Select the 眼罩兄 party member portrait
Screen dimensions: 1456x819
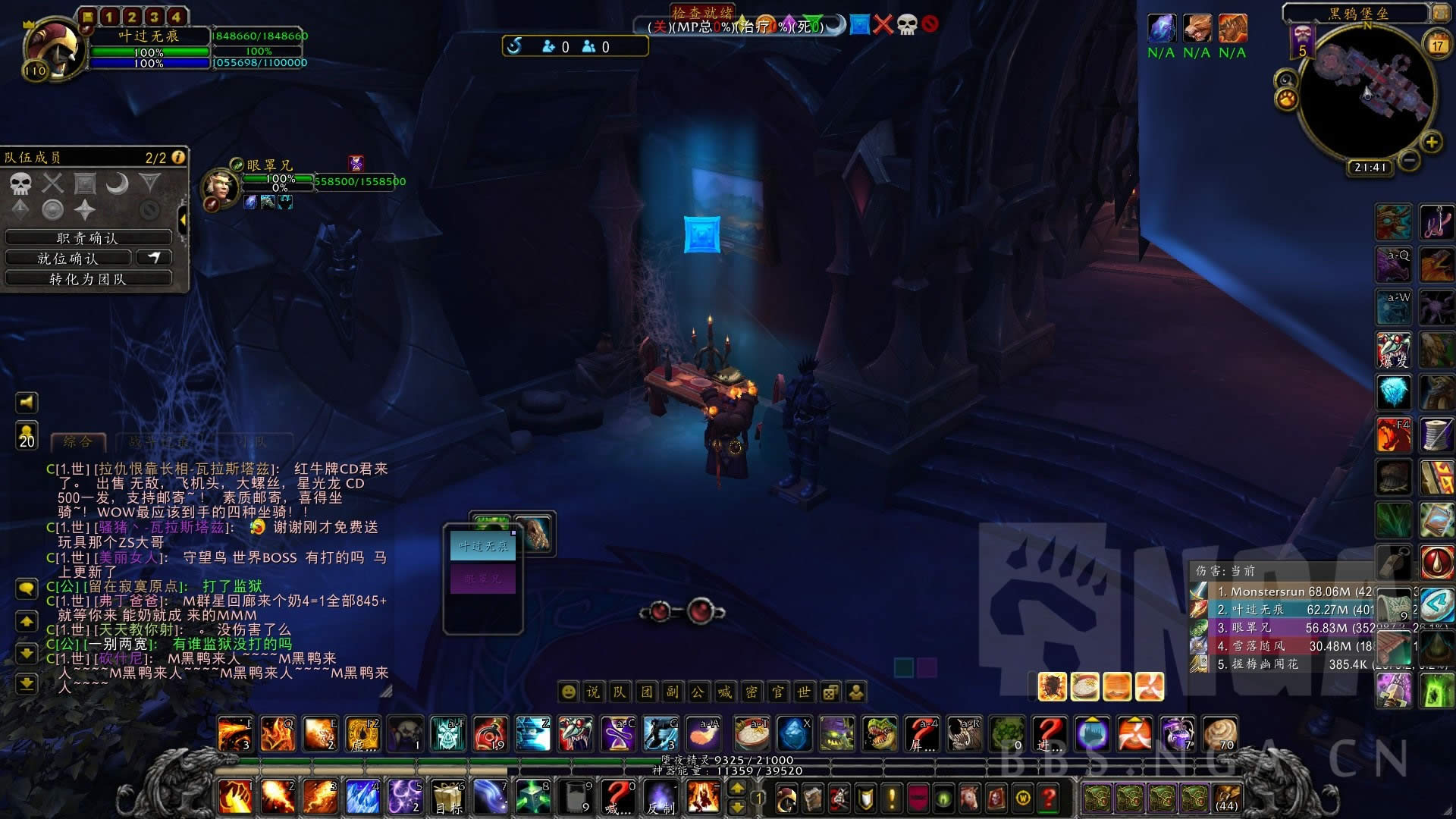[x=220, y=187]
